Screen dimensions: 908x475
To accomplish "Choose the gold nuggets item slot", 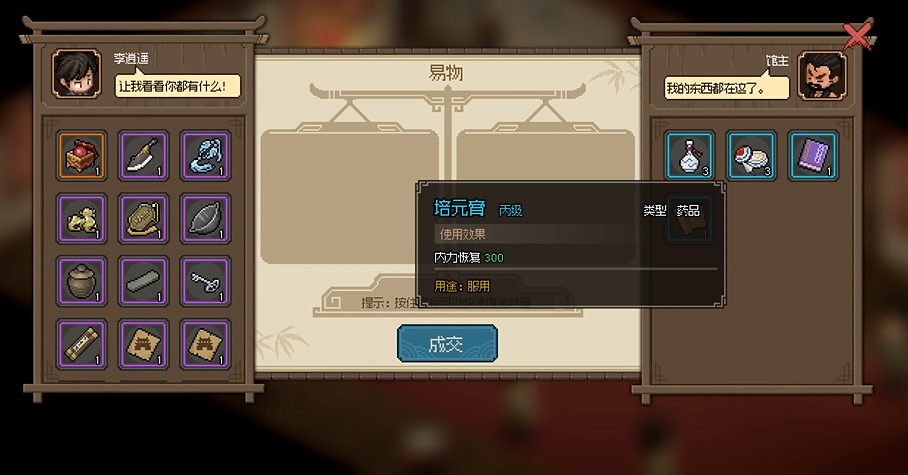I will [x=81, y=218].
